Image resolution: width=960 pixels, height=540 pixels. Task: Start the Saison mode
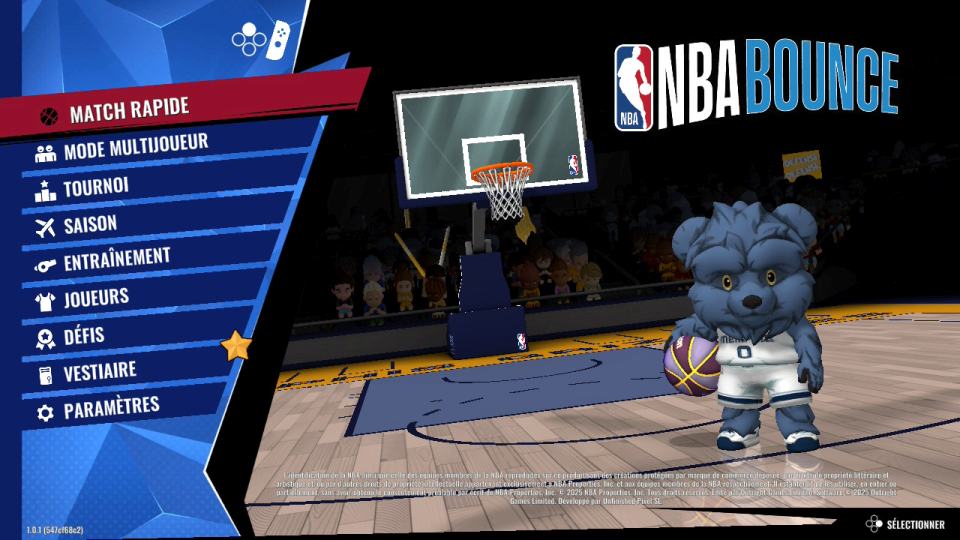coord(90,224)
